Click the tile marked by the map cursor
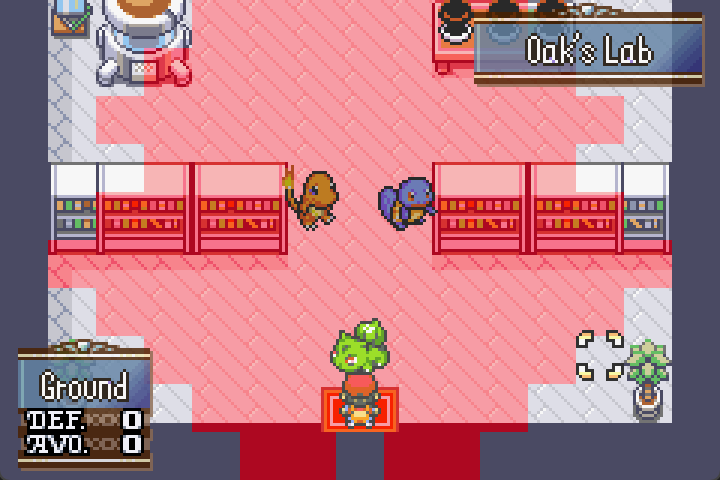Image resolution: width=720 pixels, height=480 pixels. tap(600, 356)
